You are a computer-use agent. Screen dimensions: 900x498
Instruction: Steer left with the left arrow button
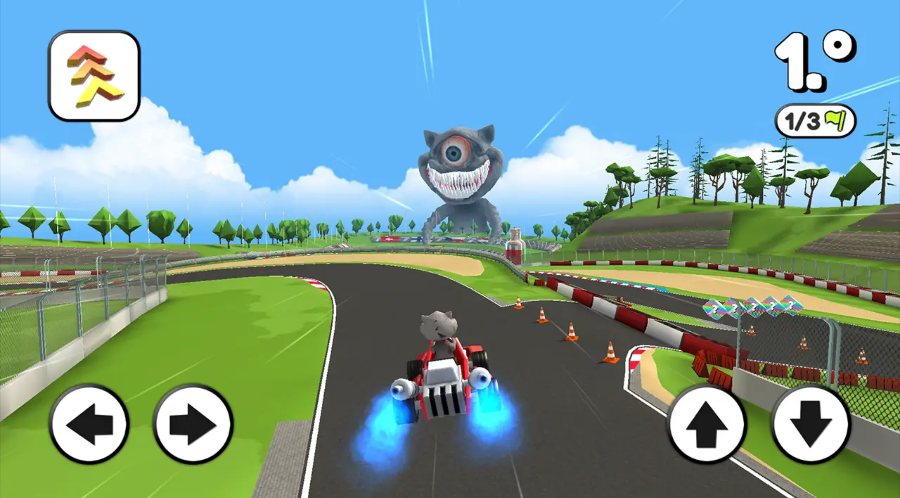point(89,424)
